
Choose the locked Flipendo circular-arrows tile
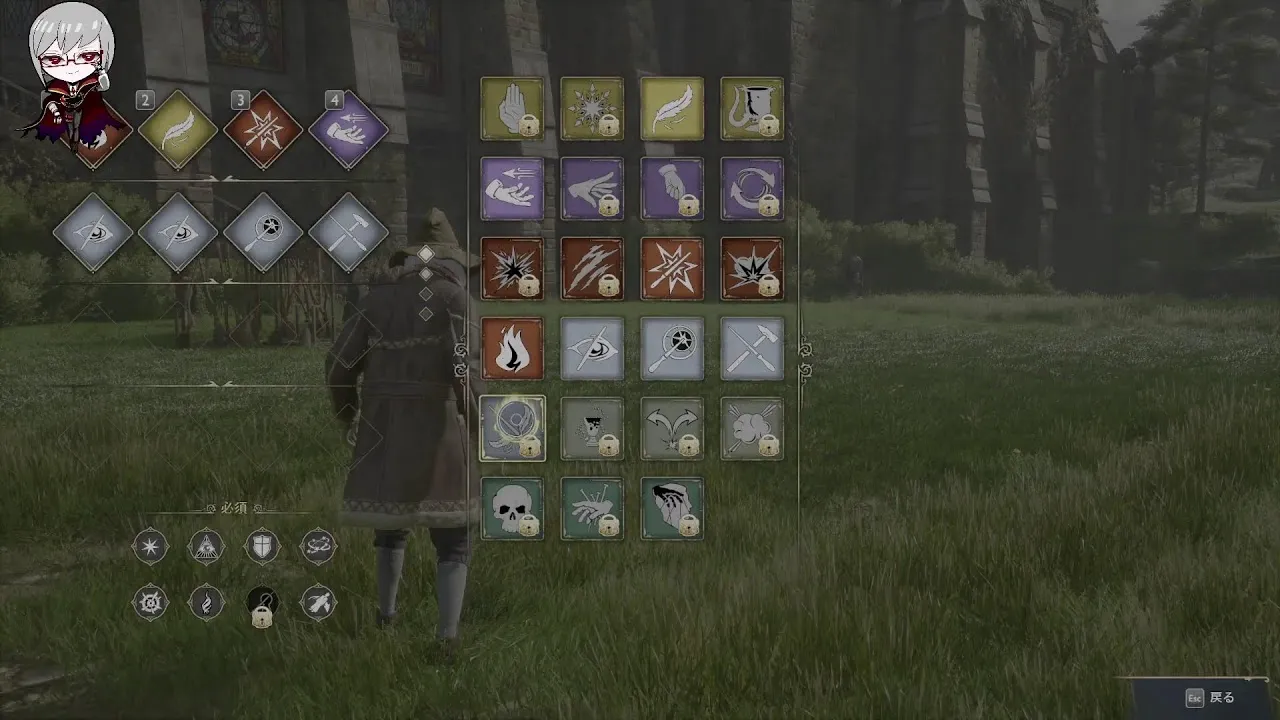pos(752,189)
